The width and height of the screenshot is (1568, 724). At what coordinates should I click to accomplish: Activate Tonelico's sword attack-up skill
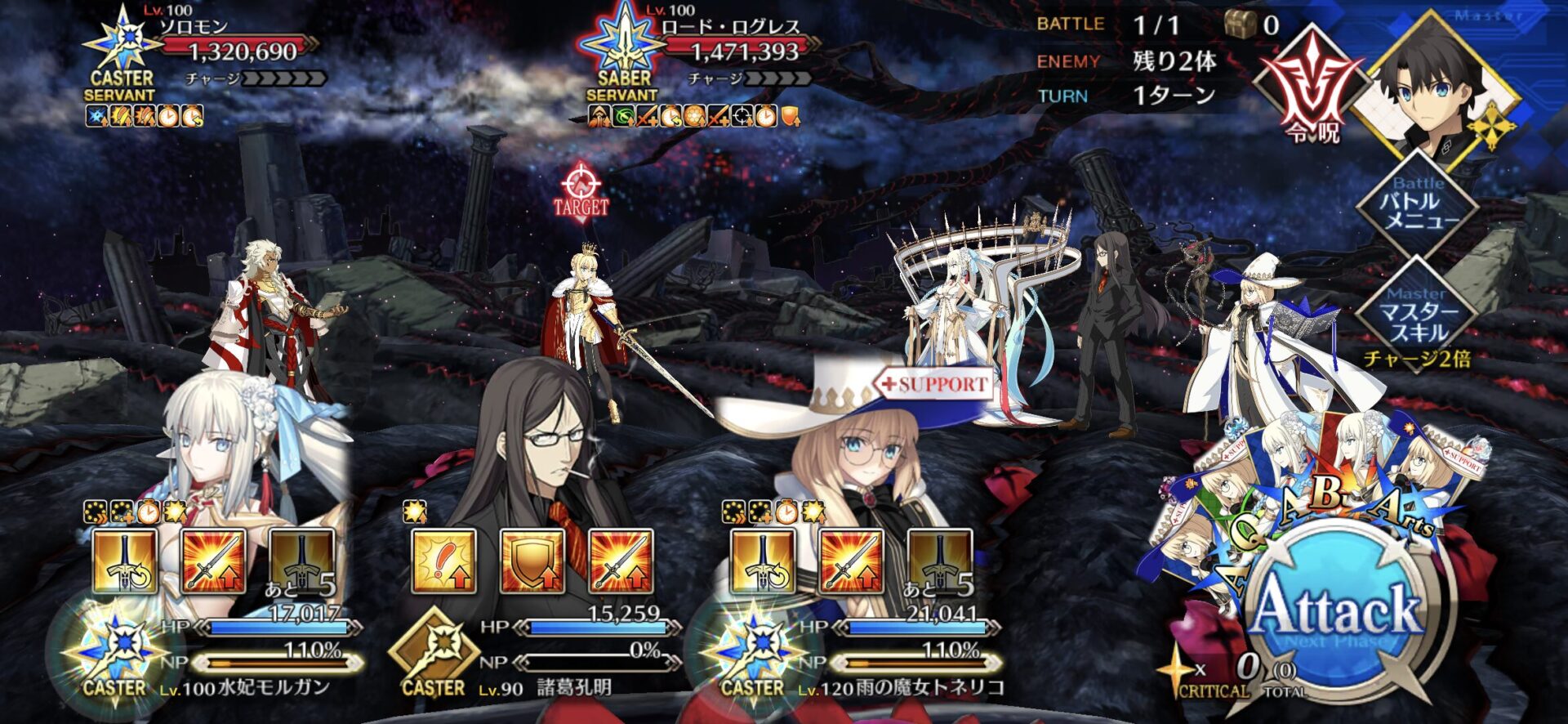pyautogui.click(x=851, y=561)
